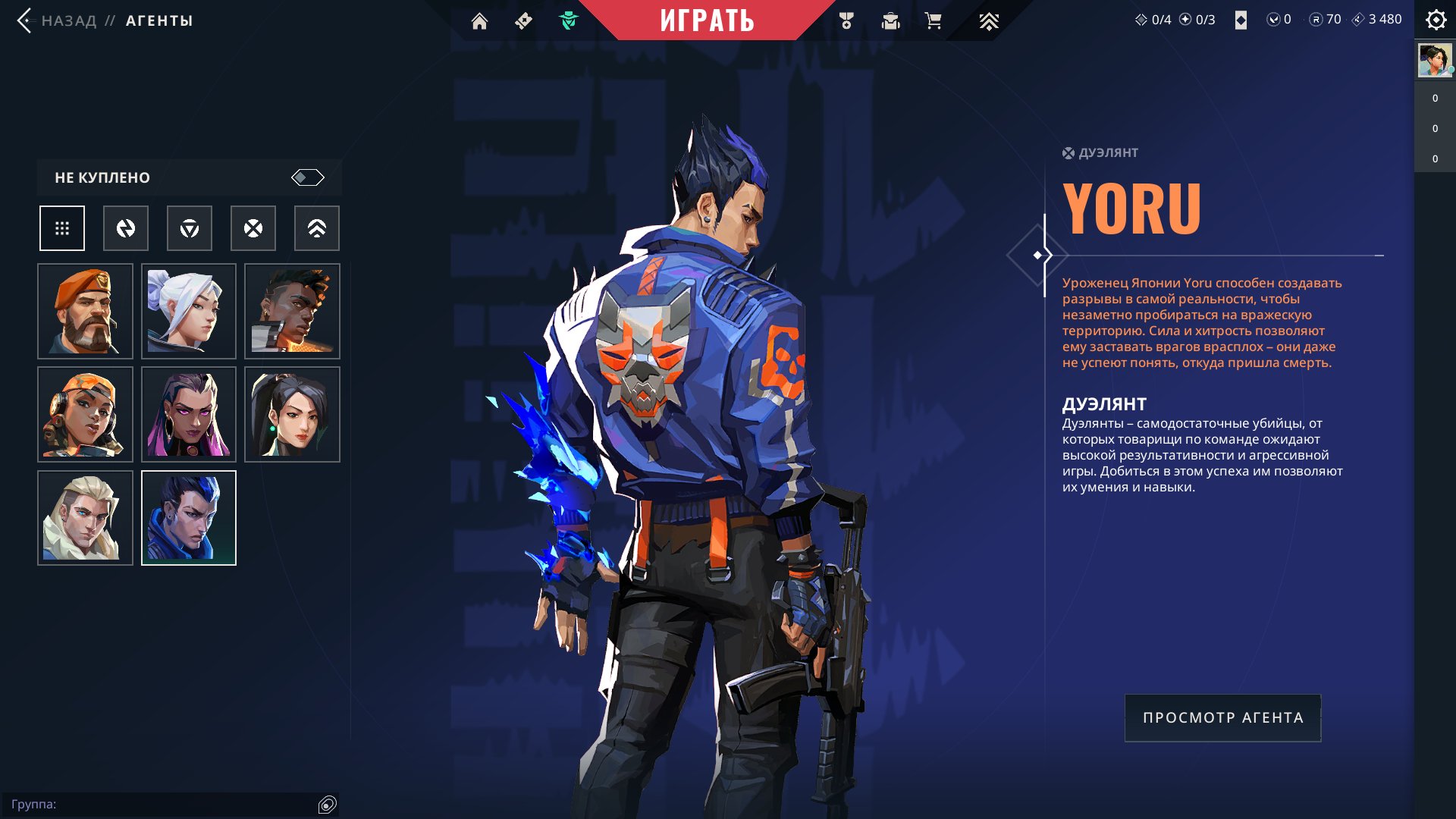Toggle the НЕ КУПЛЕНО filter switch
The image size is (1456, 819).
(307, 177)
